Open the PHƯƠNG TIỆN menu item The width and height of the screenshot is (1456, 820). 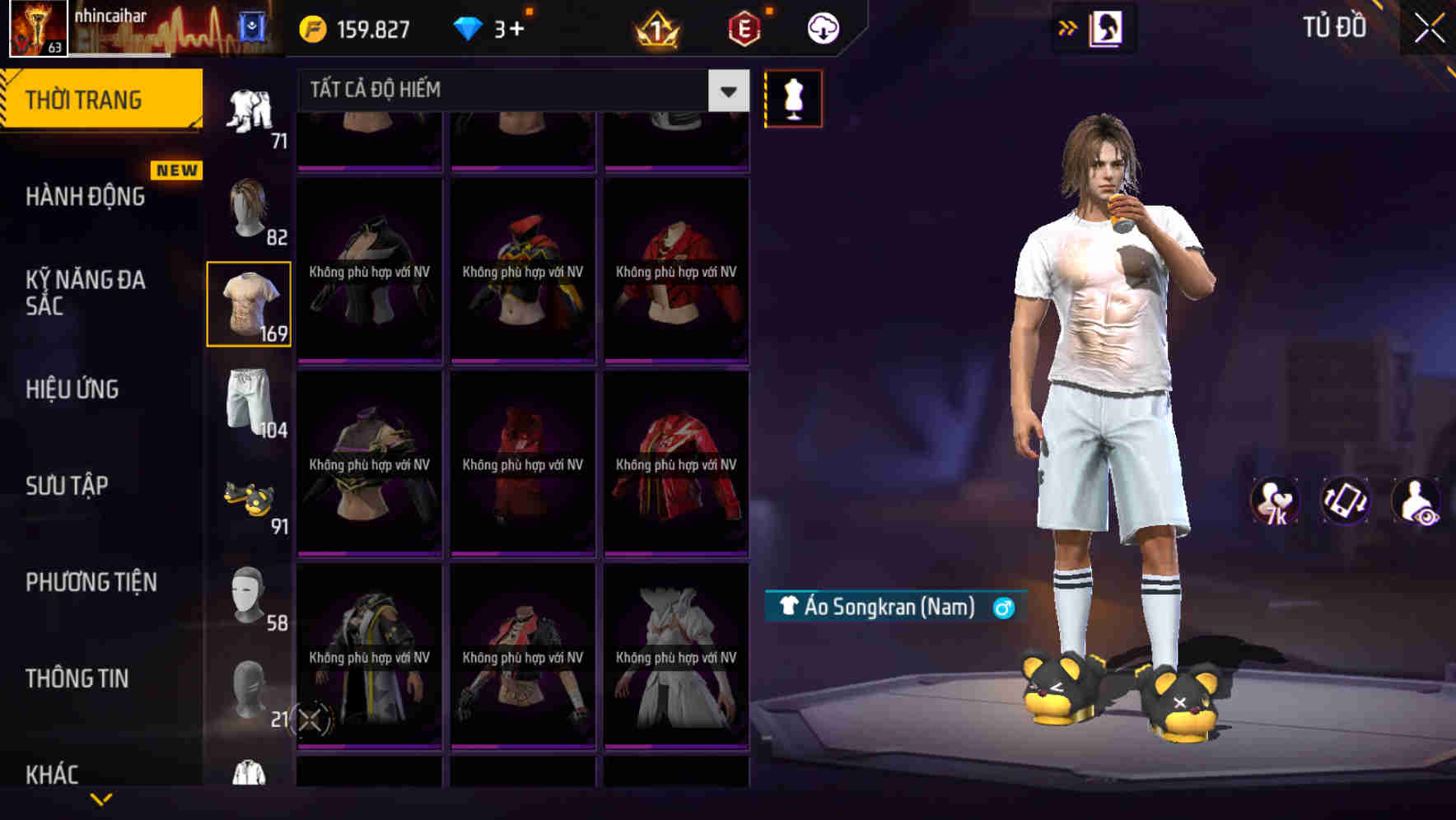point(91,581)
